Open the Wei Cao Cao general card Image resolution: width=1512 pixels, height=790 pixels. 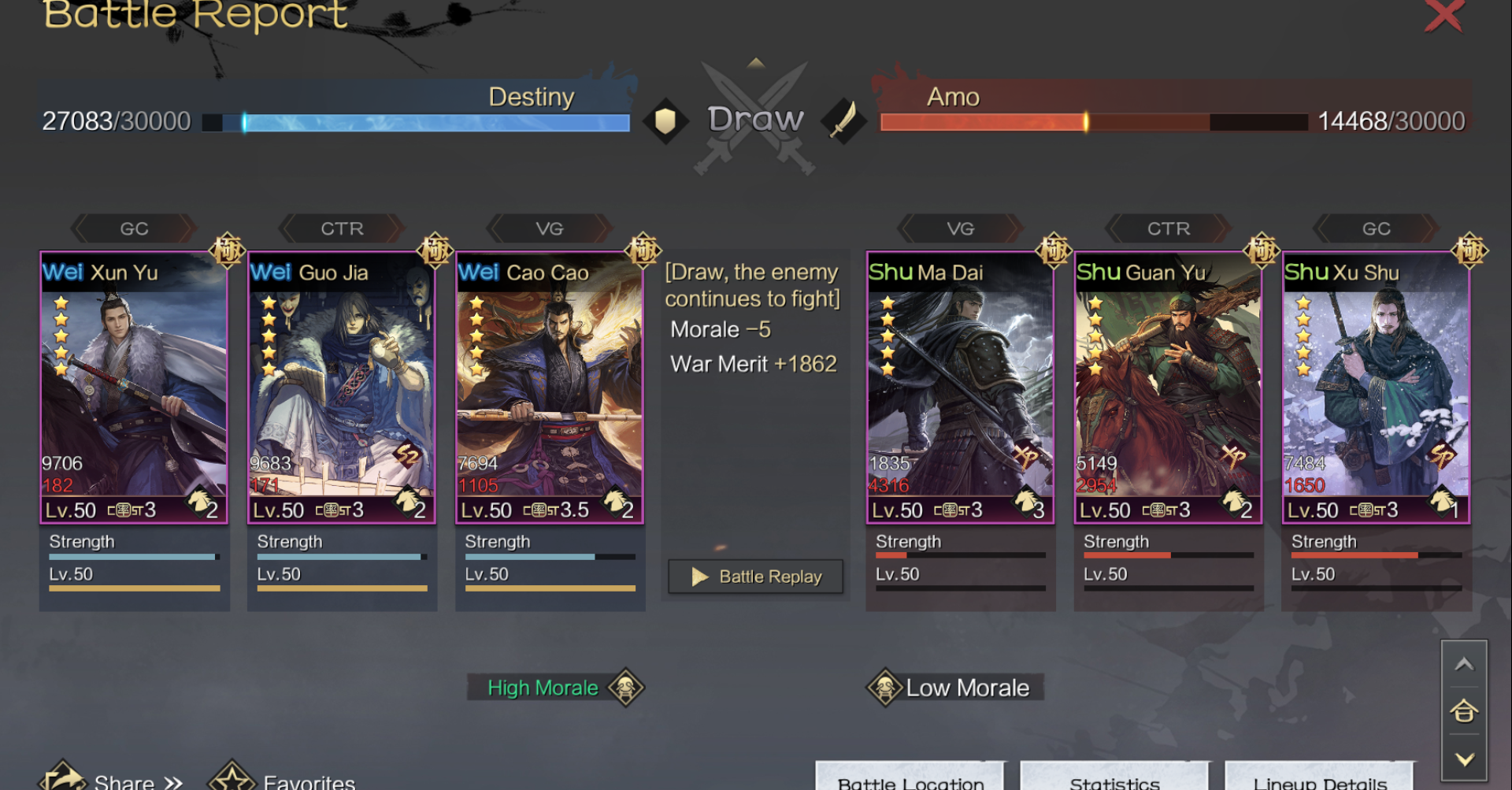pos(550,388)
